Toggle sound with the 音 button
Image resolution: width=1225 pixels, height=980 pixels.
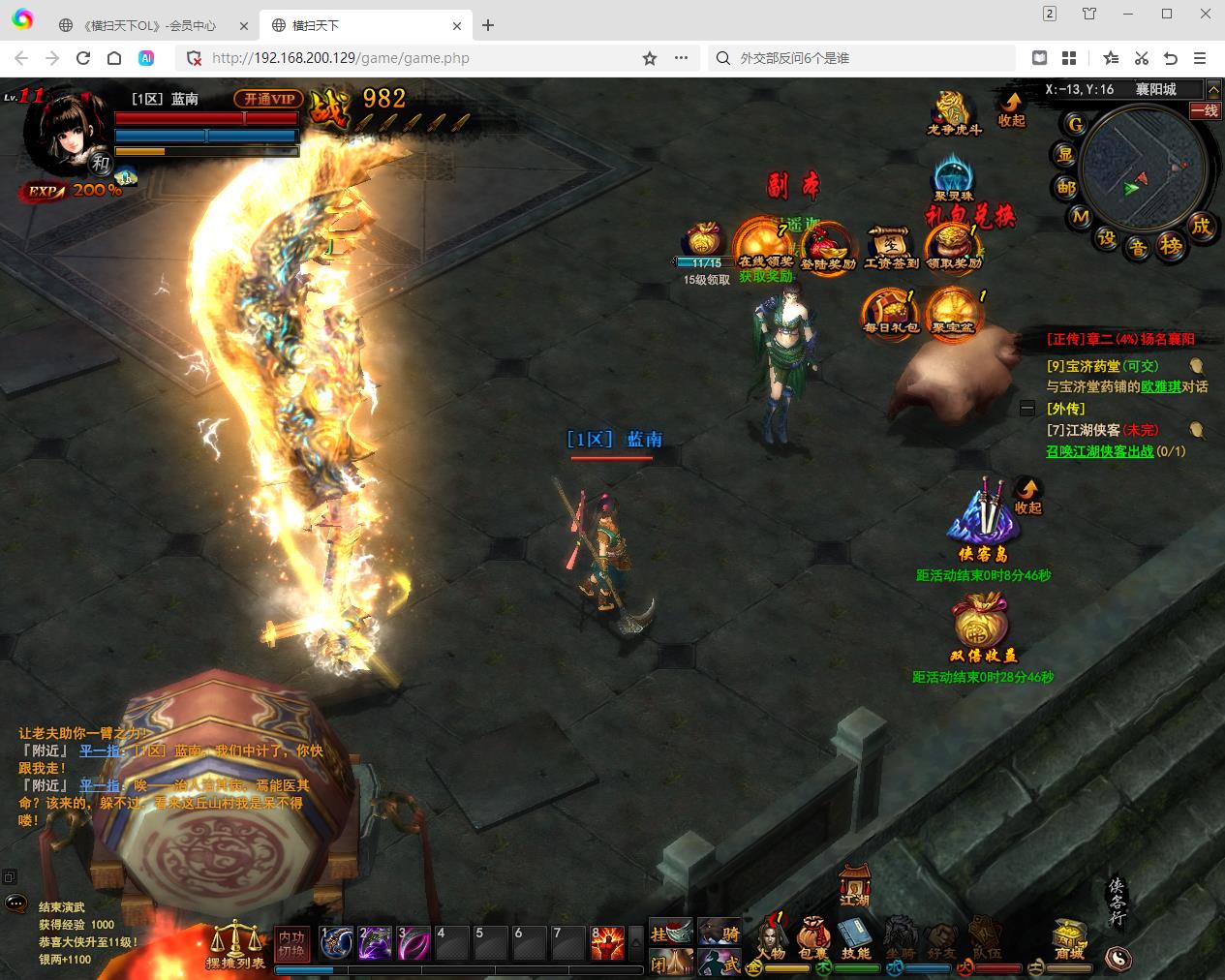(1138, 248)
